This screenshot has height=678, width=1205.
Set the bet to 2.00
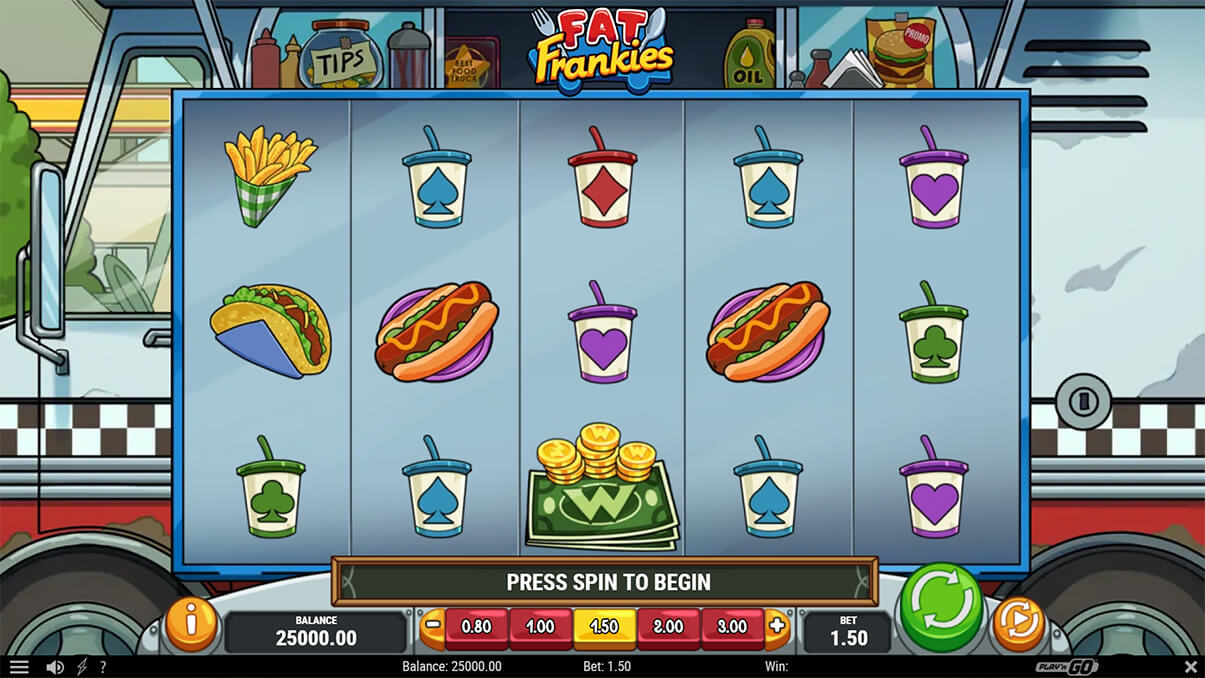click(668, 628)
